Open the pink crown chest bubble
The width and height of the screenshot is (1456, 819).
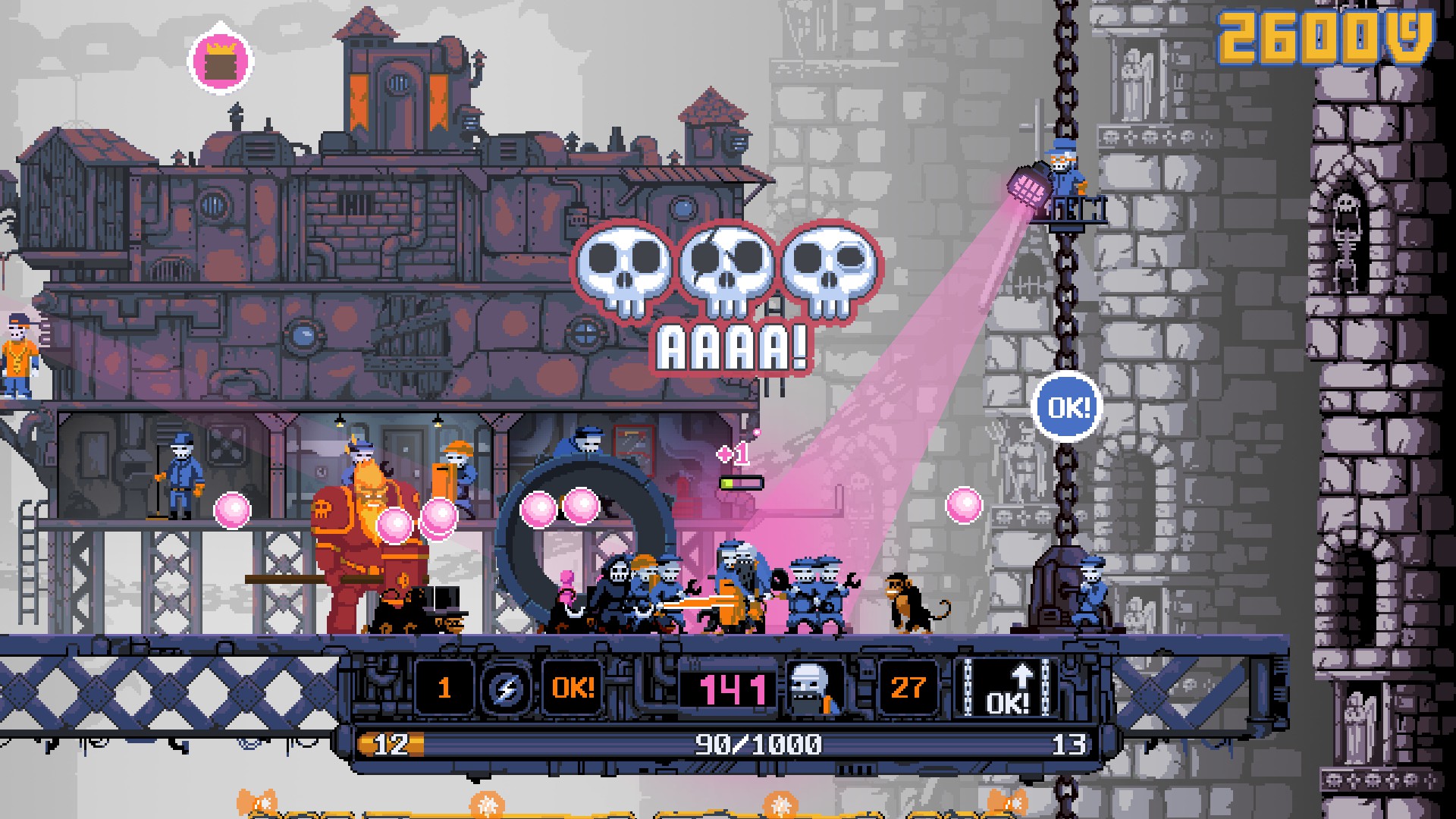[221, 61]
